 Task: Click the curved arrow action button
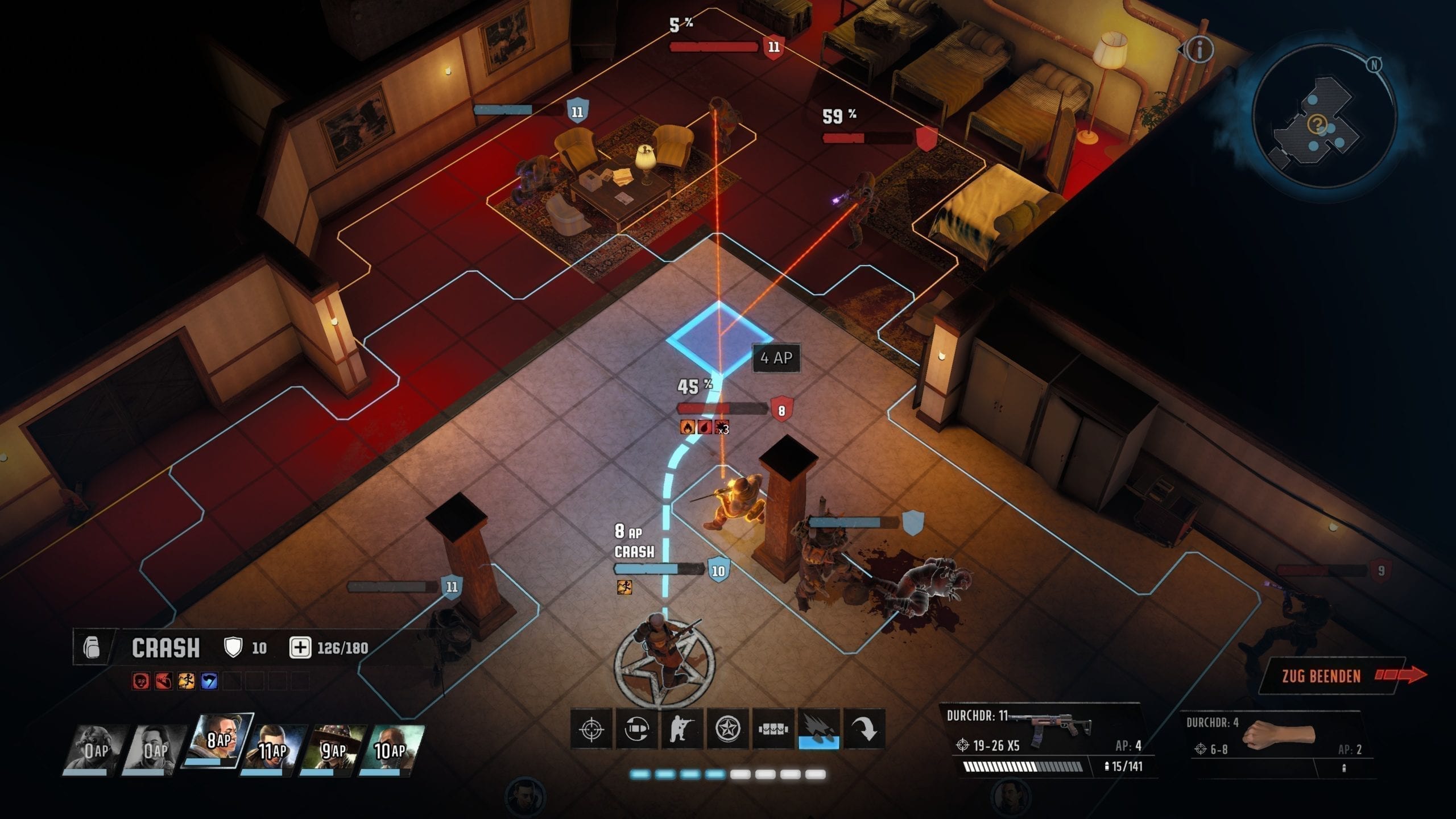point(864,729)
